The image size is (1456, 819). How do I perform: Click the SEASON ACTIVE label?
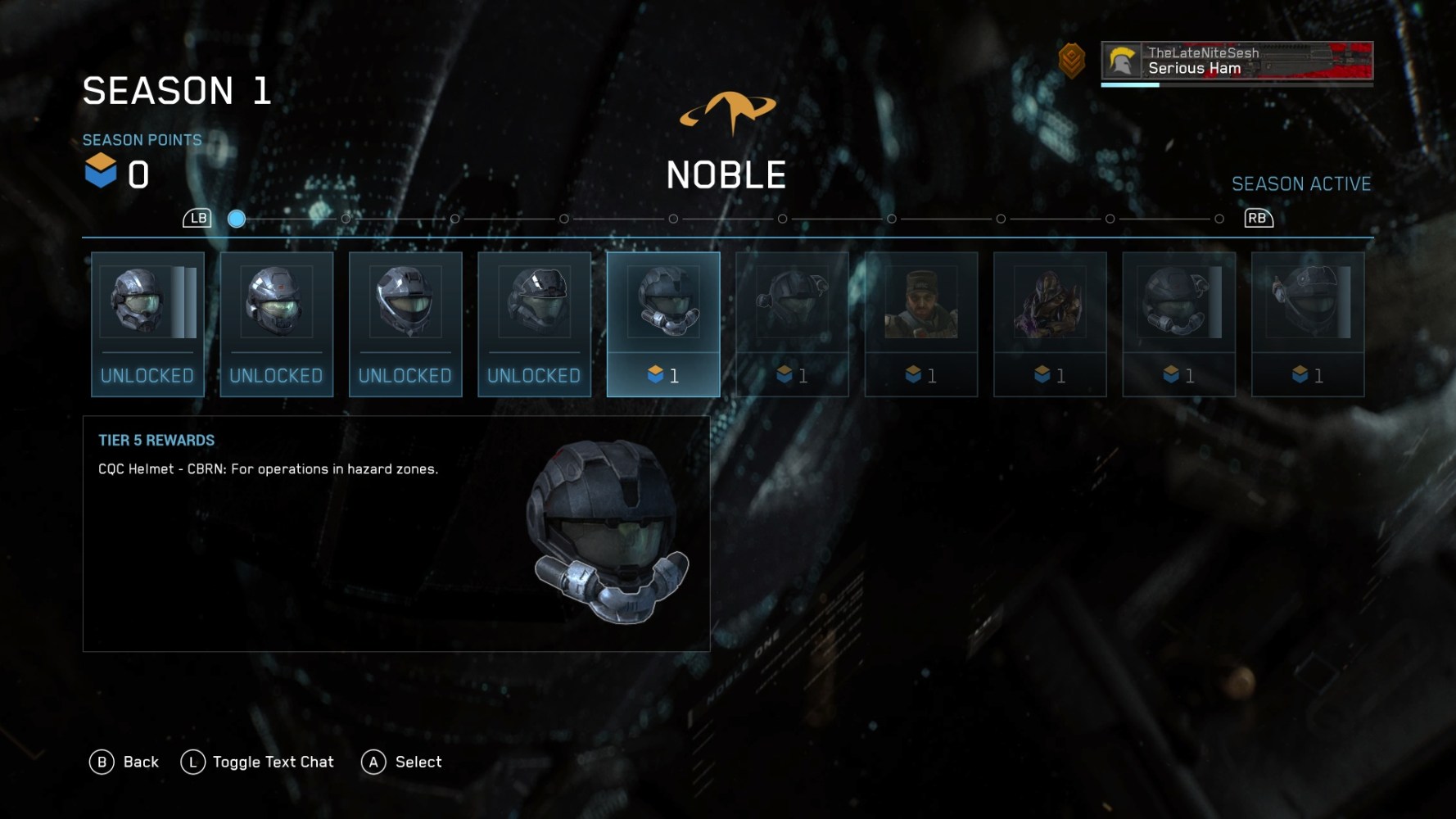(1301, 183)
